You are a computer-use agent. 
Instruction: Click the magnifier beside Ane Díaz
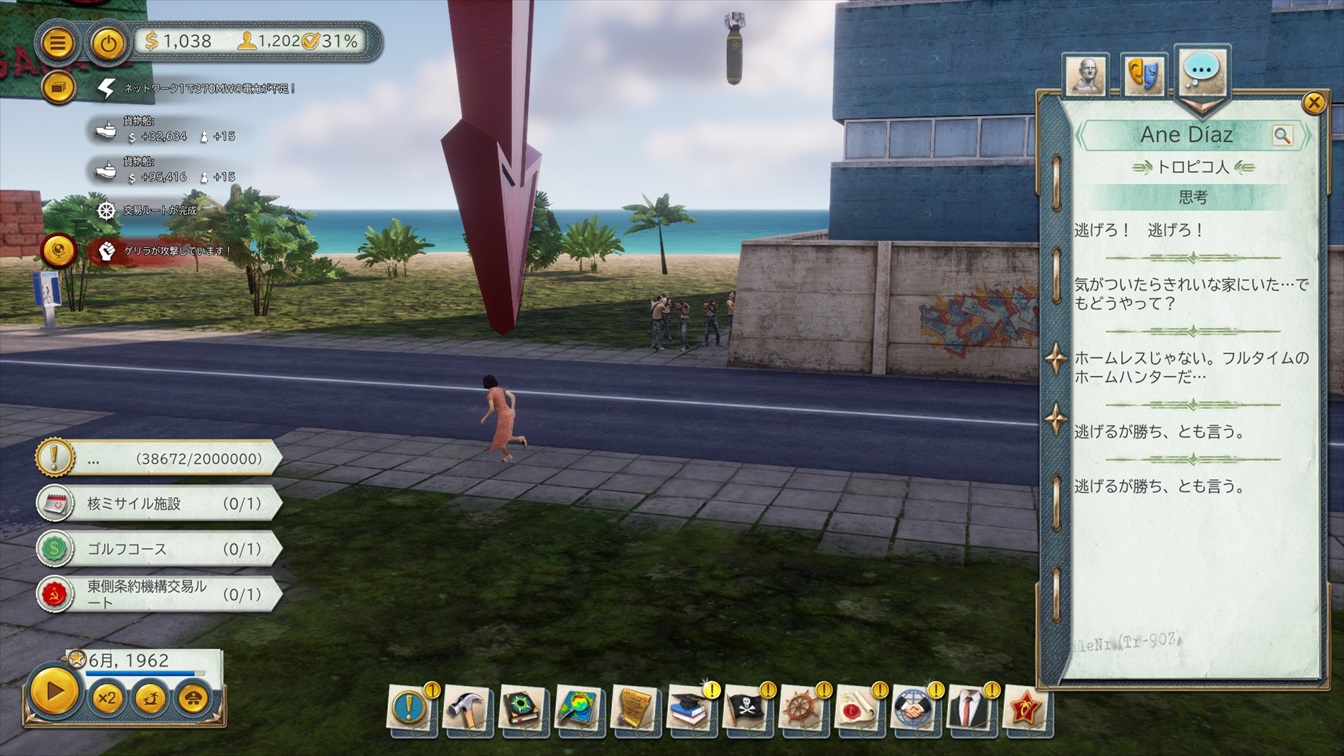[x=1282, y=135]
